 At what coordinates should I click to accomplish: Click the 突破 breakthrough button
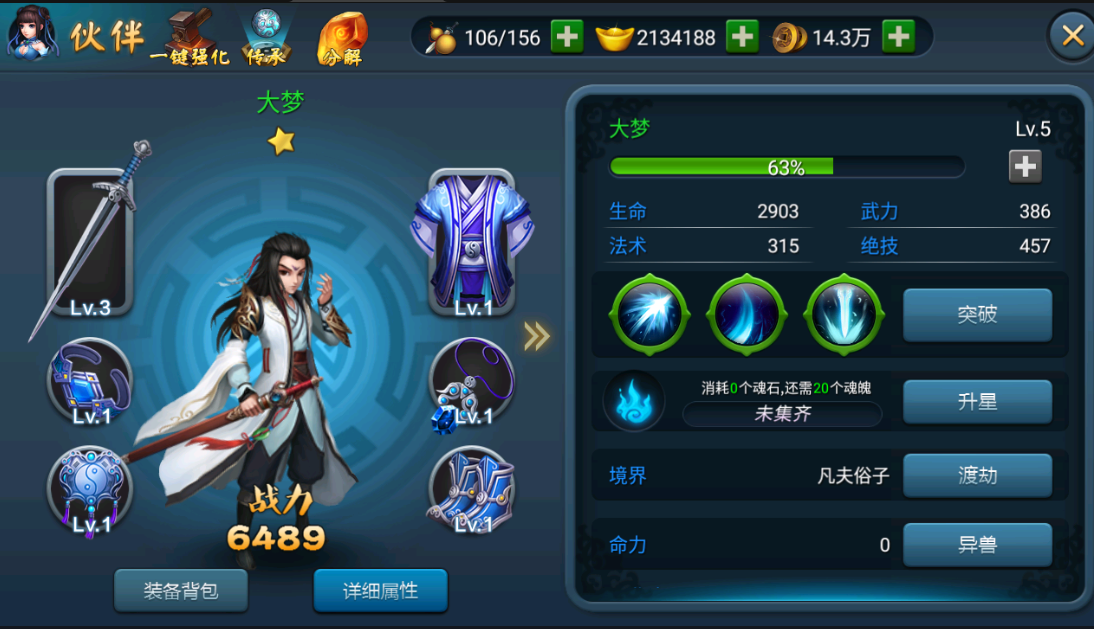point(977,315)
